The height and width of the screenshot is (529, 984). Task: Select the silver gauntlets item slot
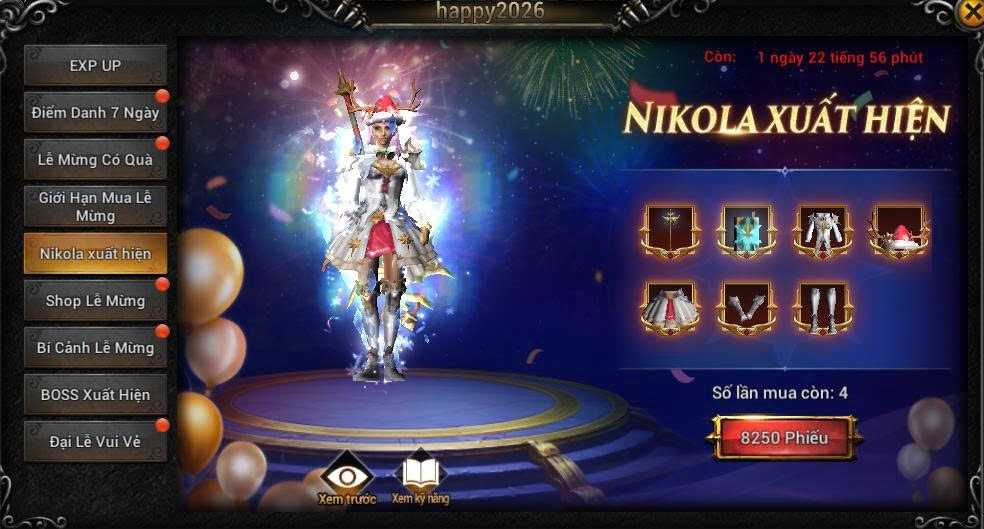tap(745, 307)
